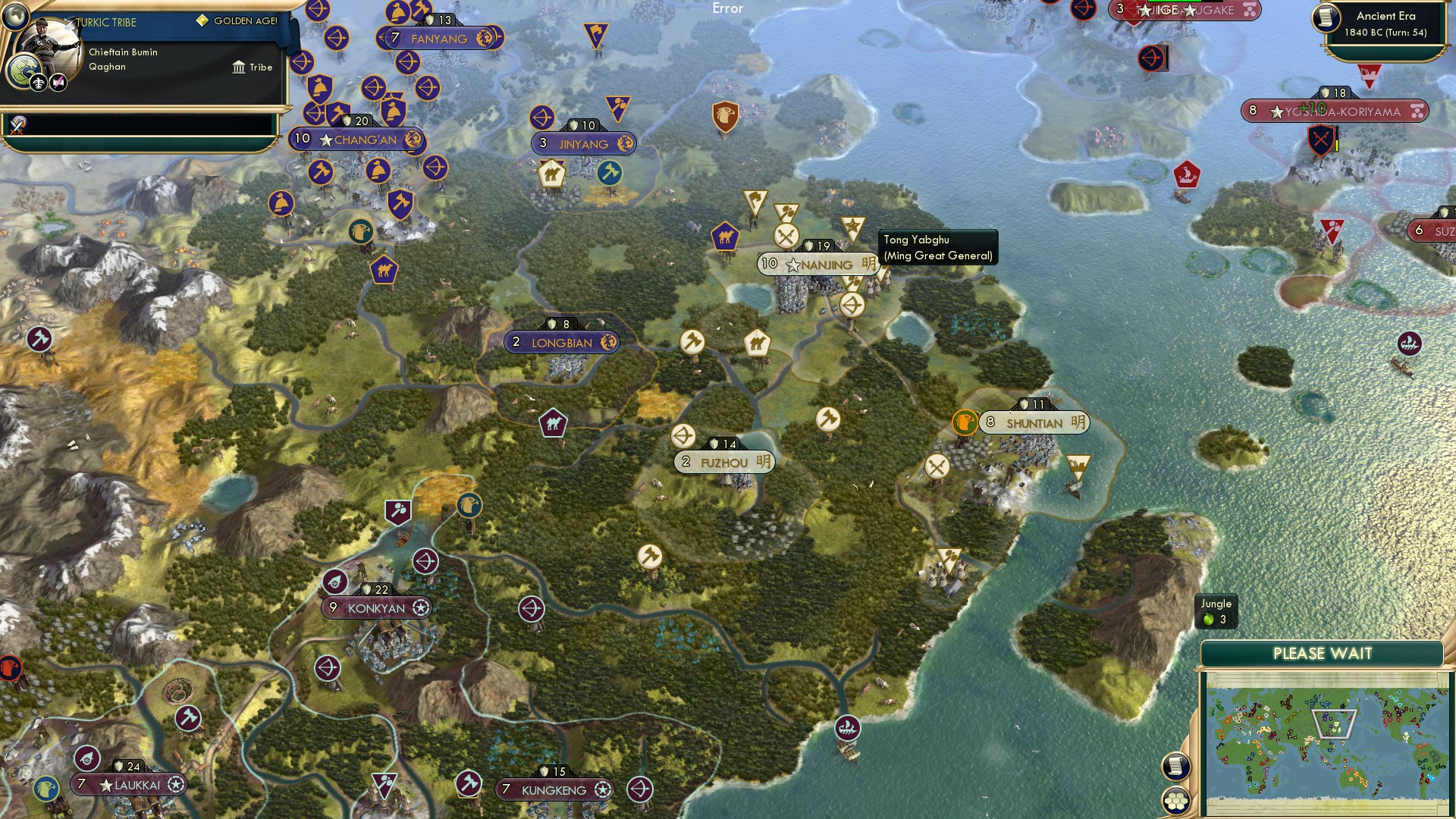1456x819 pixels.
Task: Select the crossed-pickaxes unit icon near Shuntian
Action: point(936,466)
